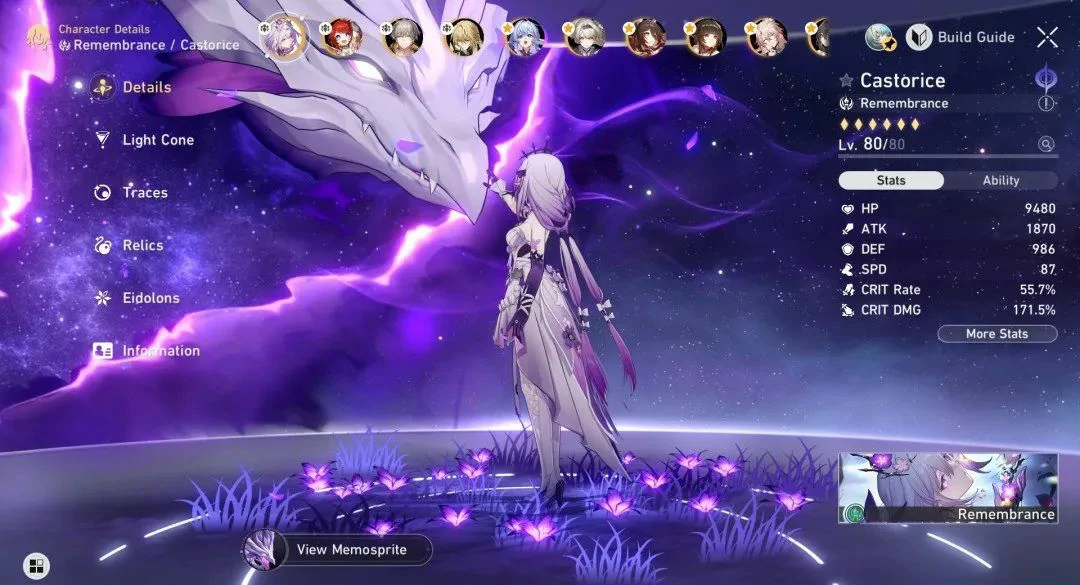
Task: Select the blue-haired character portrait
Action: (524, 38)
